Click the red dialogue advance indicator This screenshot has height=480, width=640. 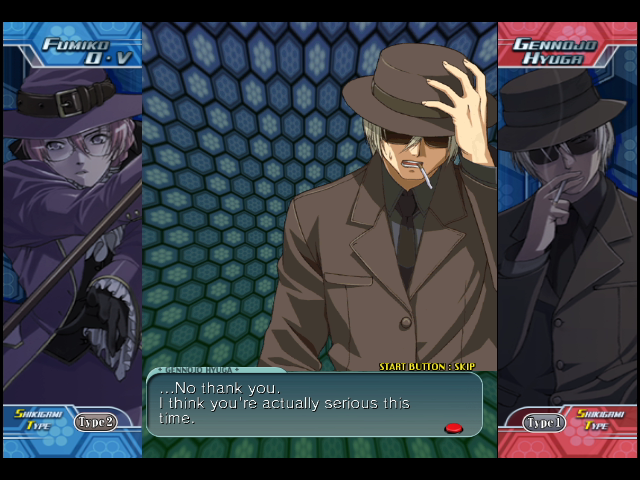click(x=453, y=428)
